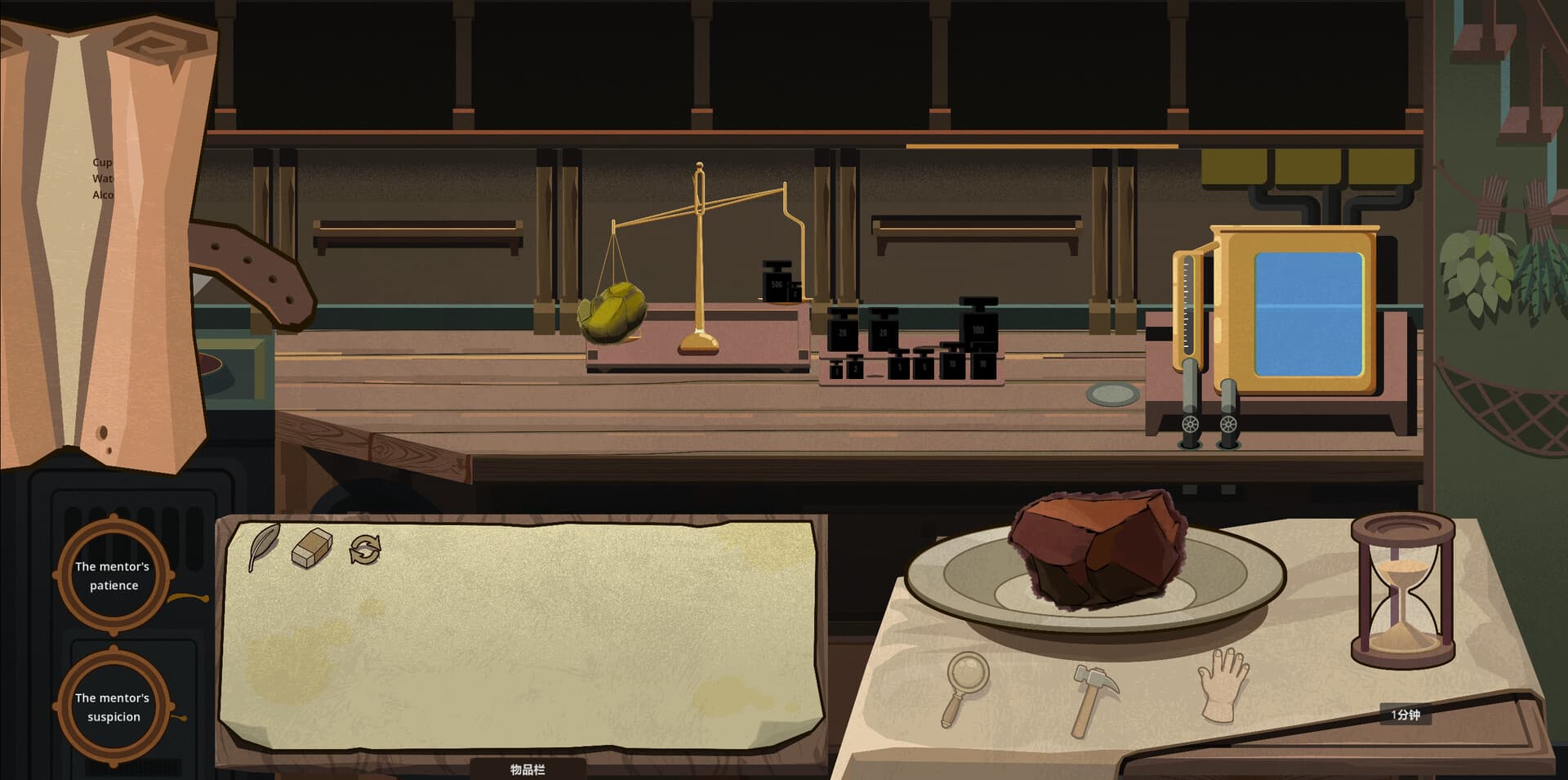
Task: Check the mentor's suspicion gauge
Action: click(112, 707)
